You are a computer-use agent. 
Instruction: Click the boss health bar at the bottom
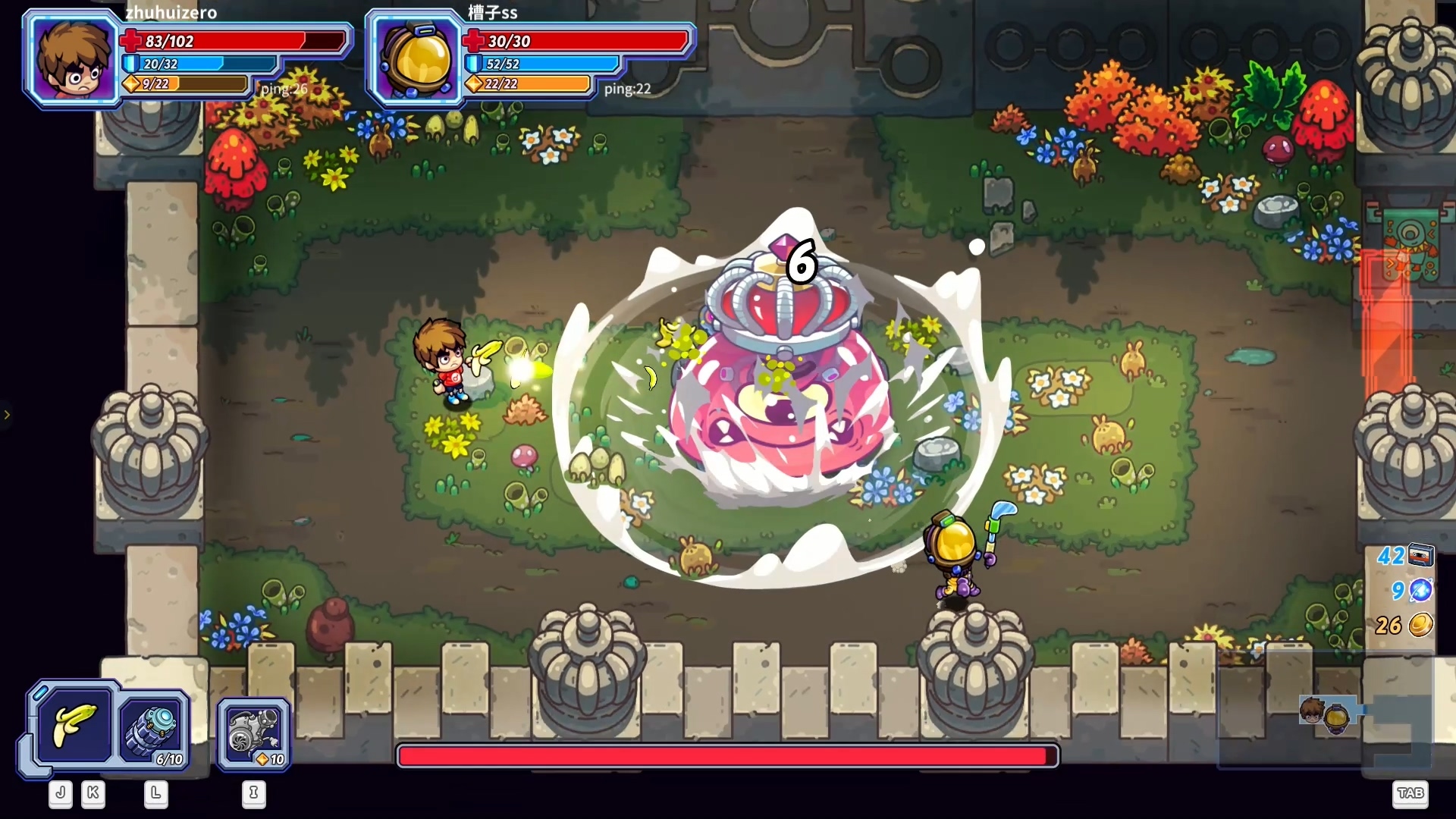[x=728, y=756]
